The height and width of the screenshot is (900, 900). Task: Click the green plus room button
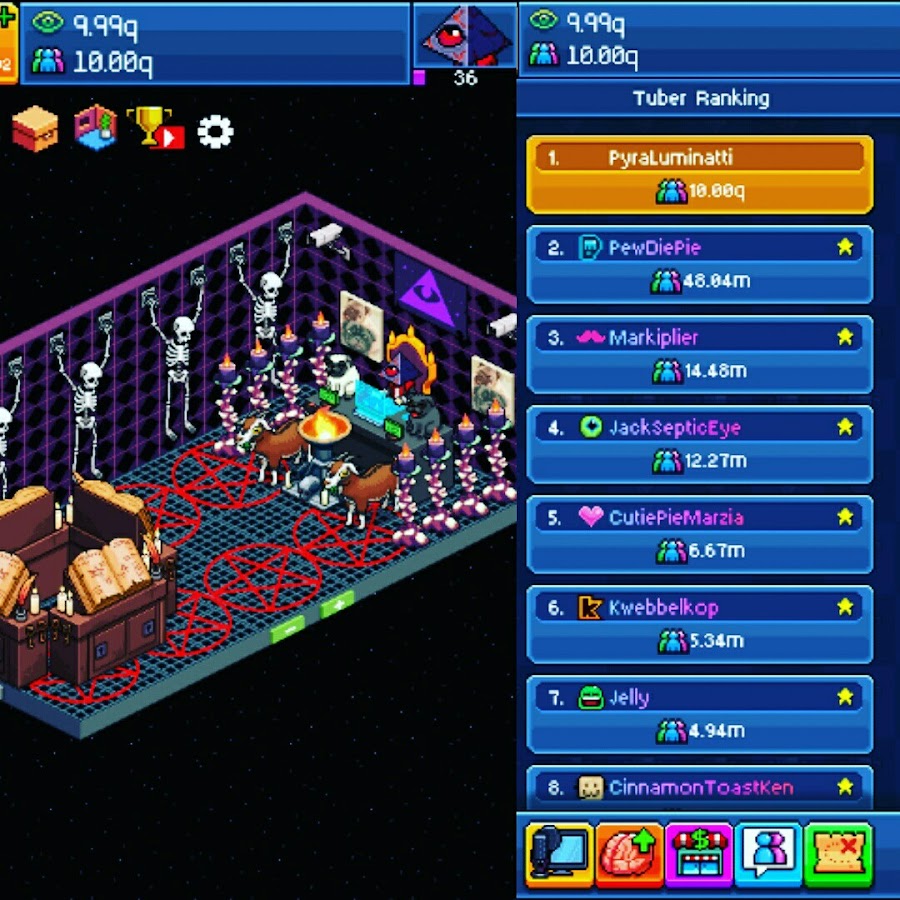337,605
